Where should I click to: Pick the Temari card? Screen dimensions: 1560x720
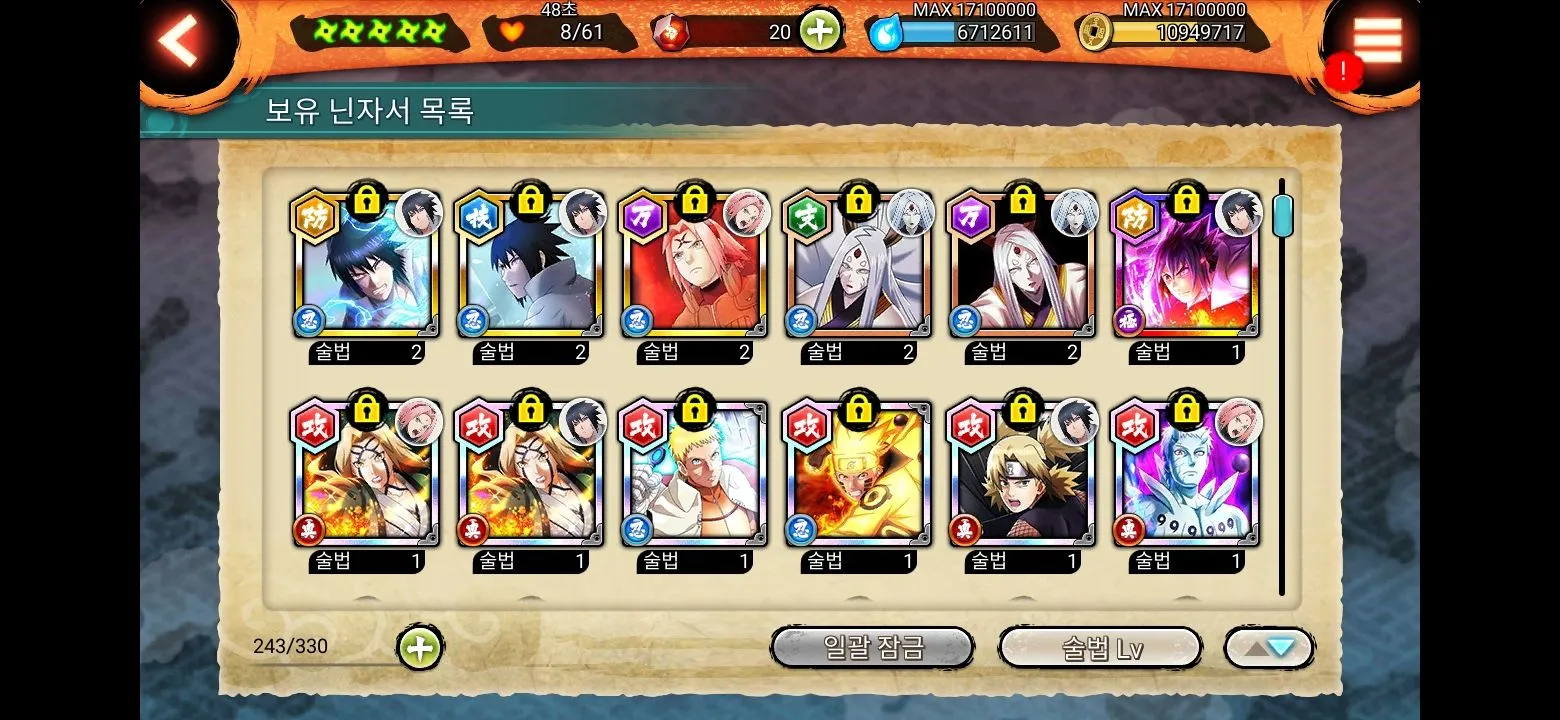[x=1021, y=476]
